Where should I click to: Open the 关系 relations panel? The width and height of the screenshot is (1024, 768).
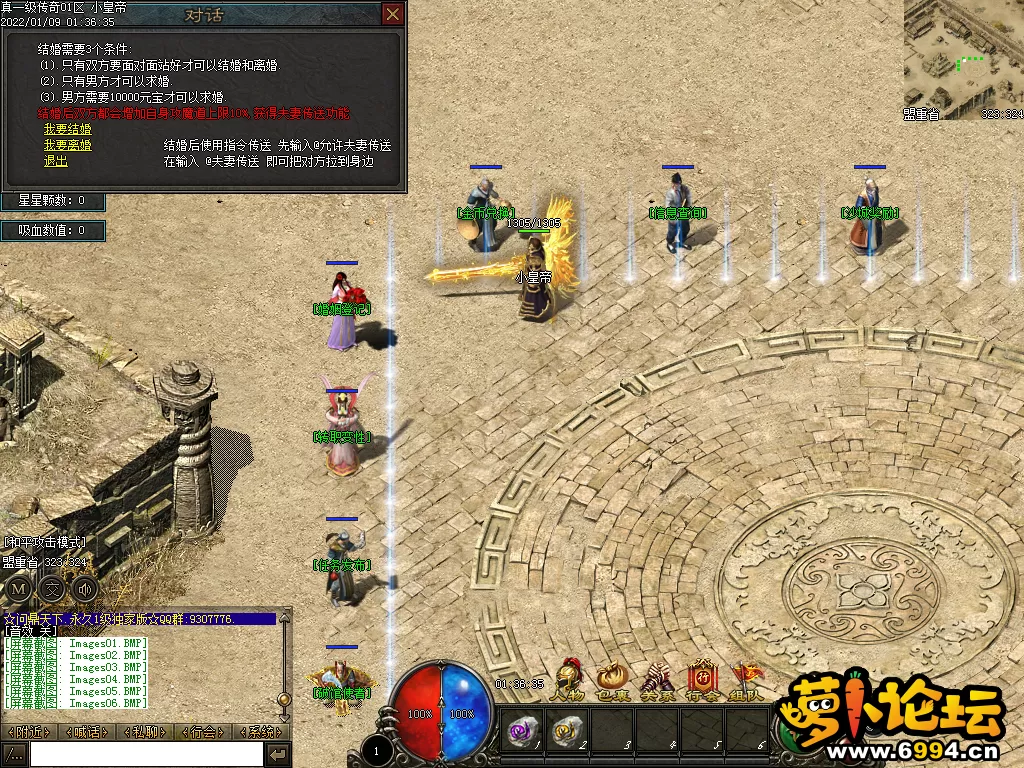pos(657,680)
